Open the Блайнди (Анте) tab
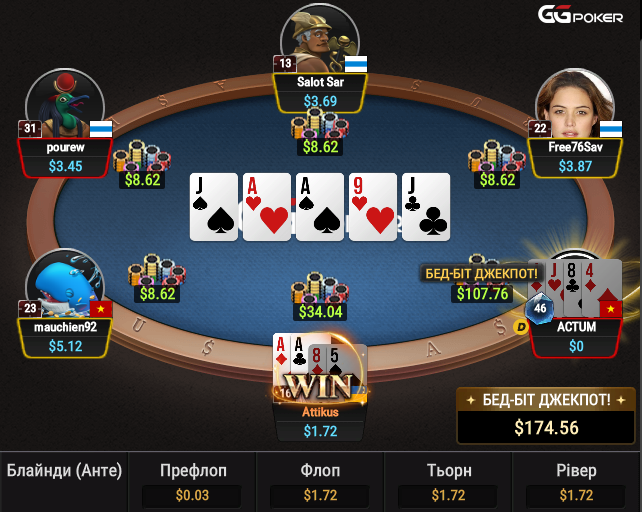 (x=64, y=470)
